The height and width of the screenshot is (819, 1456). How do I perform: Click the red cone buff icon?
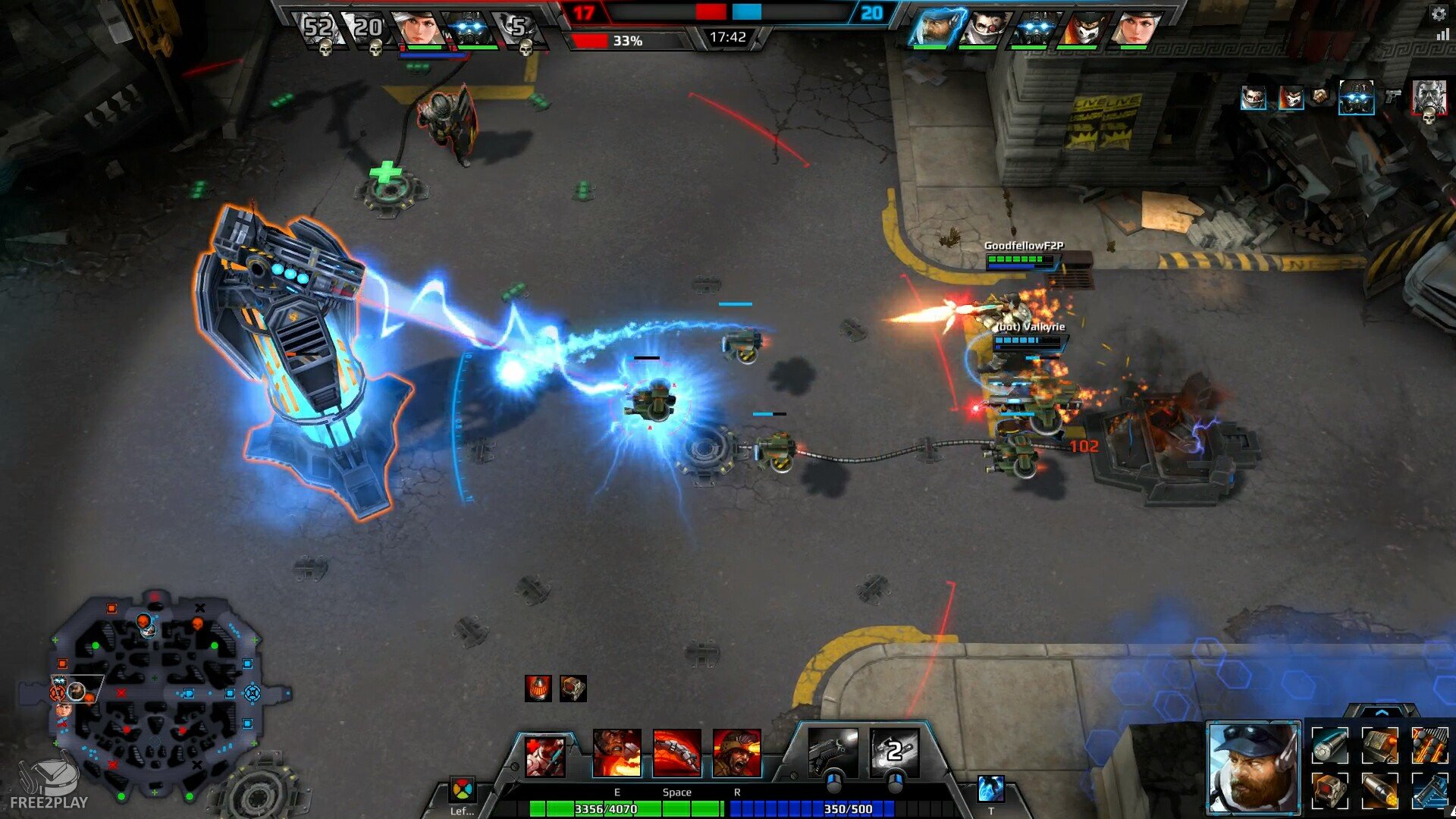click(538, 689)
